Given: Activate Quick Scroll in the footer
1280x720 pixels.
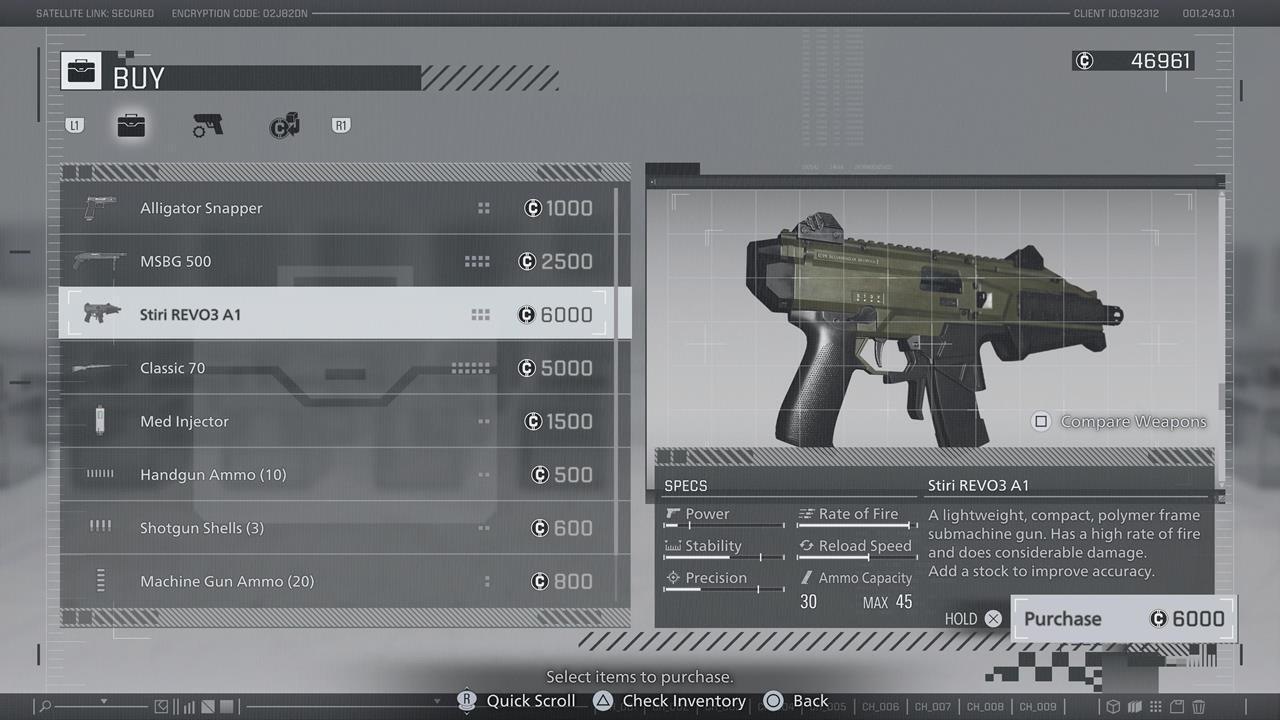Looking at the screenshot, I should [517, 701].
